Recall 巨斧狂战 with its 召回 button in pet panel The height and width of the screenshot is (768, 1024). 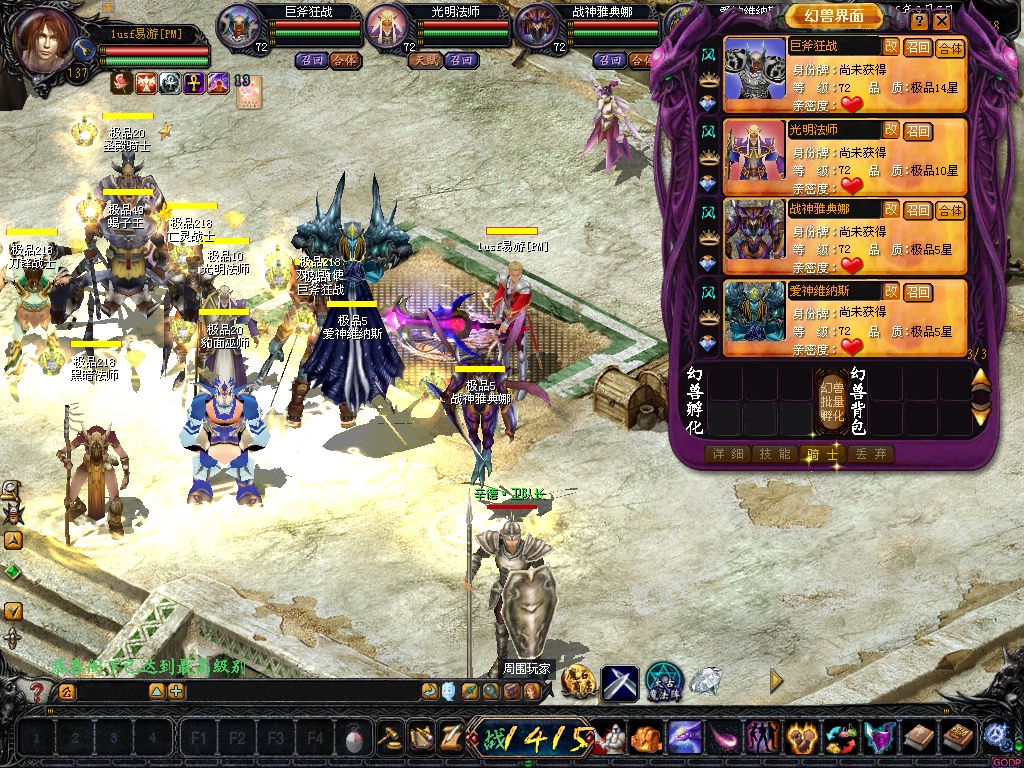click(x=918, y=47)
